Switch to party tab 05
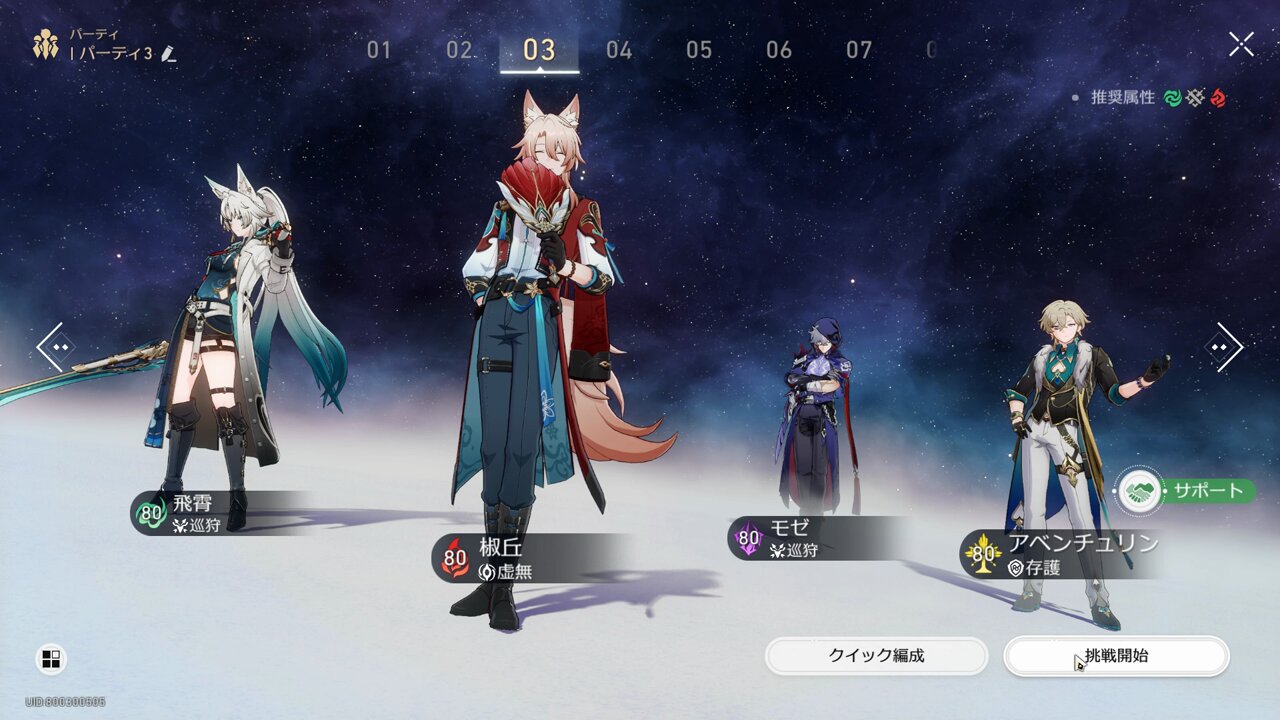Viewport: 1280px width, 720px height. coord(700,51)
